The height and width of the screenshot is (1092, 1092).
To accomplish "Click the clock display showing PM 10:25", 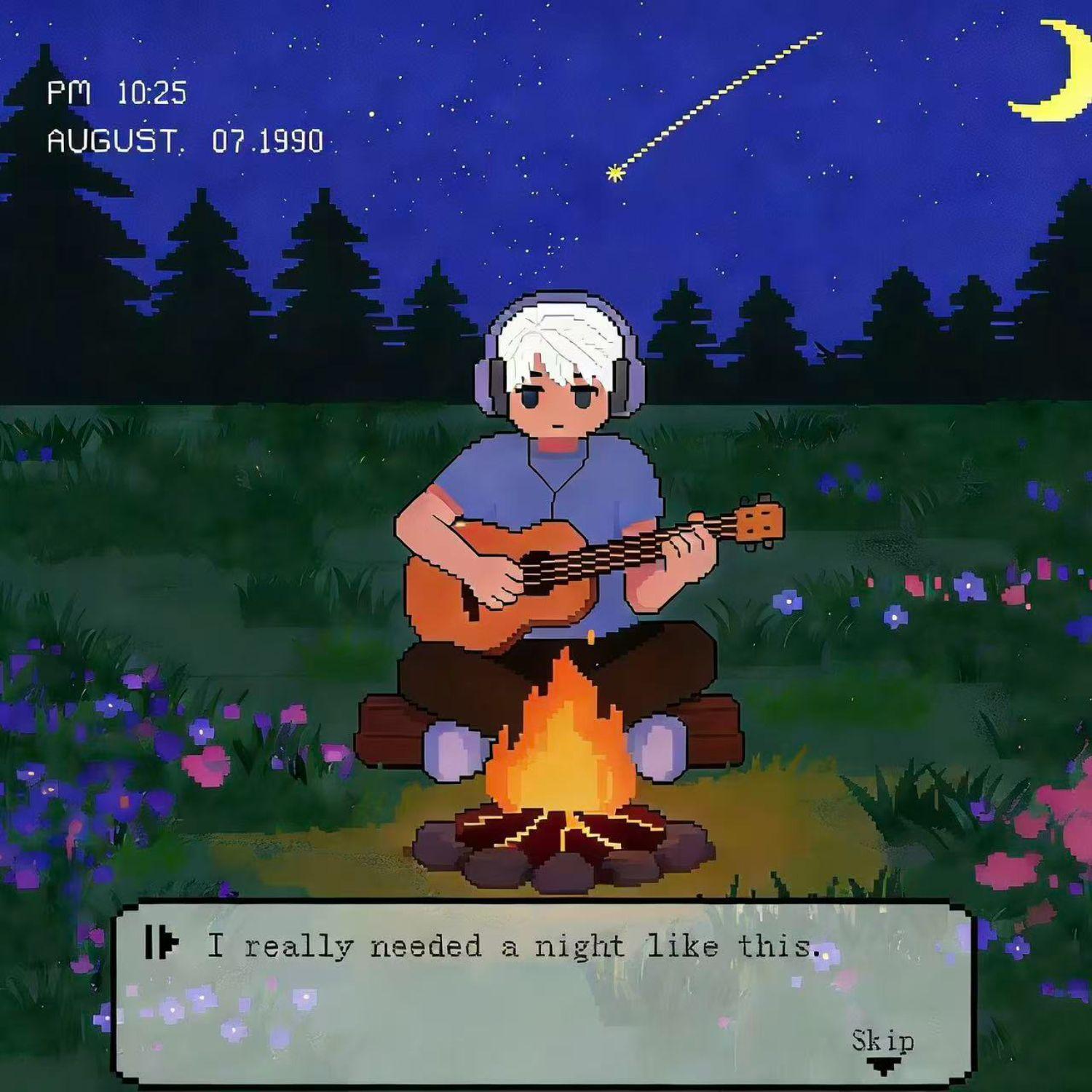I will (116, 93).
